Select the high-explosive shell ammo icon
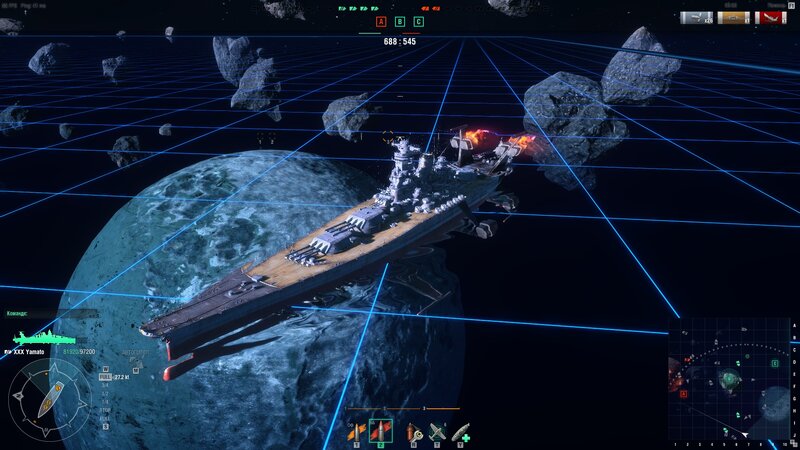 [x=356, y=431]
